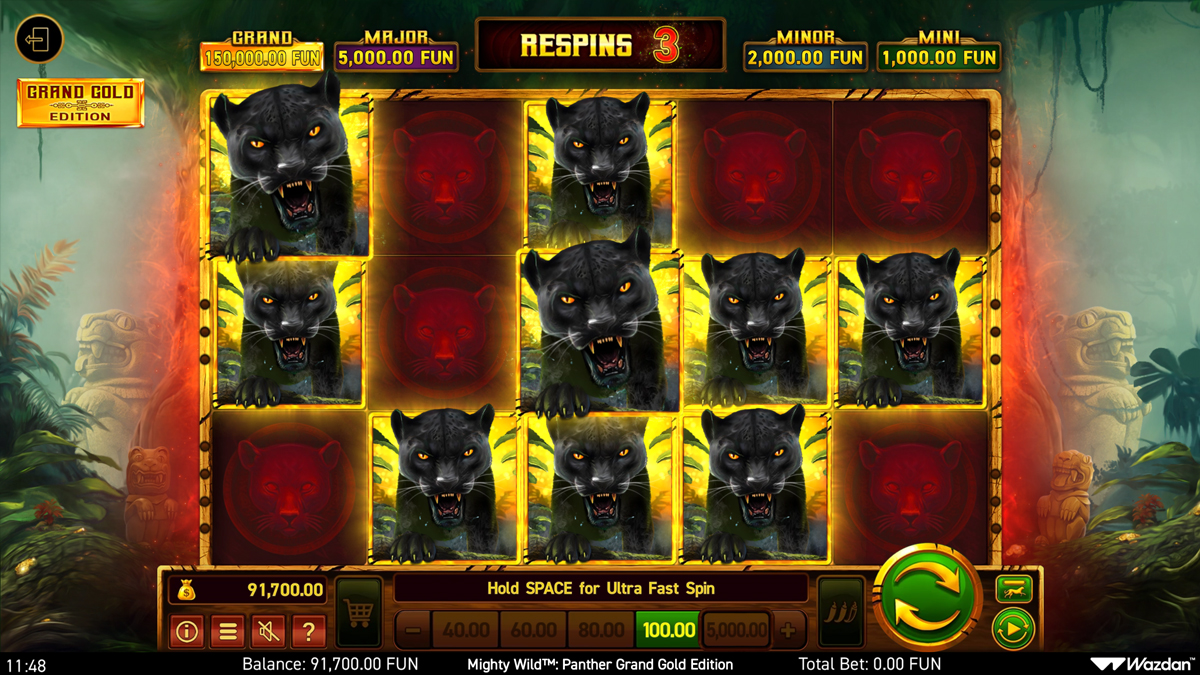
Task: Spin the reels with the green arrows button
Action: pos(926,598)
